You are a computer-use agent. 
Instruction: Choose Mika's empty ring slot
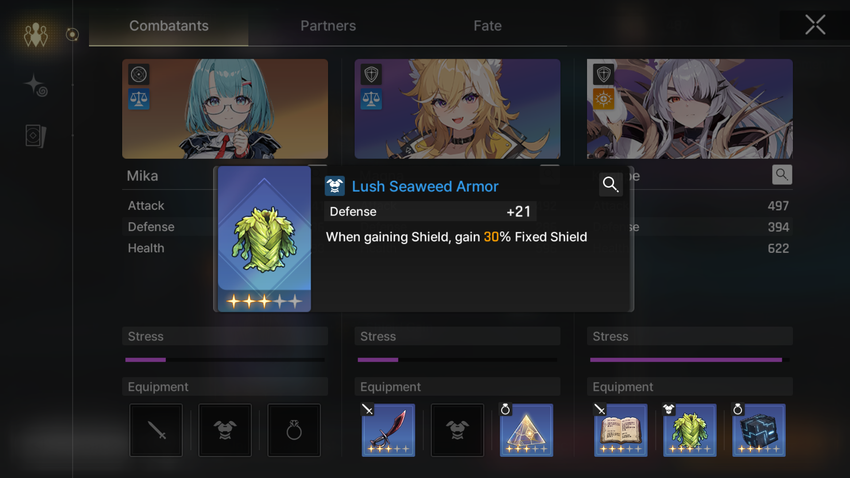click(x=294, y=430)
